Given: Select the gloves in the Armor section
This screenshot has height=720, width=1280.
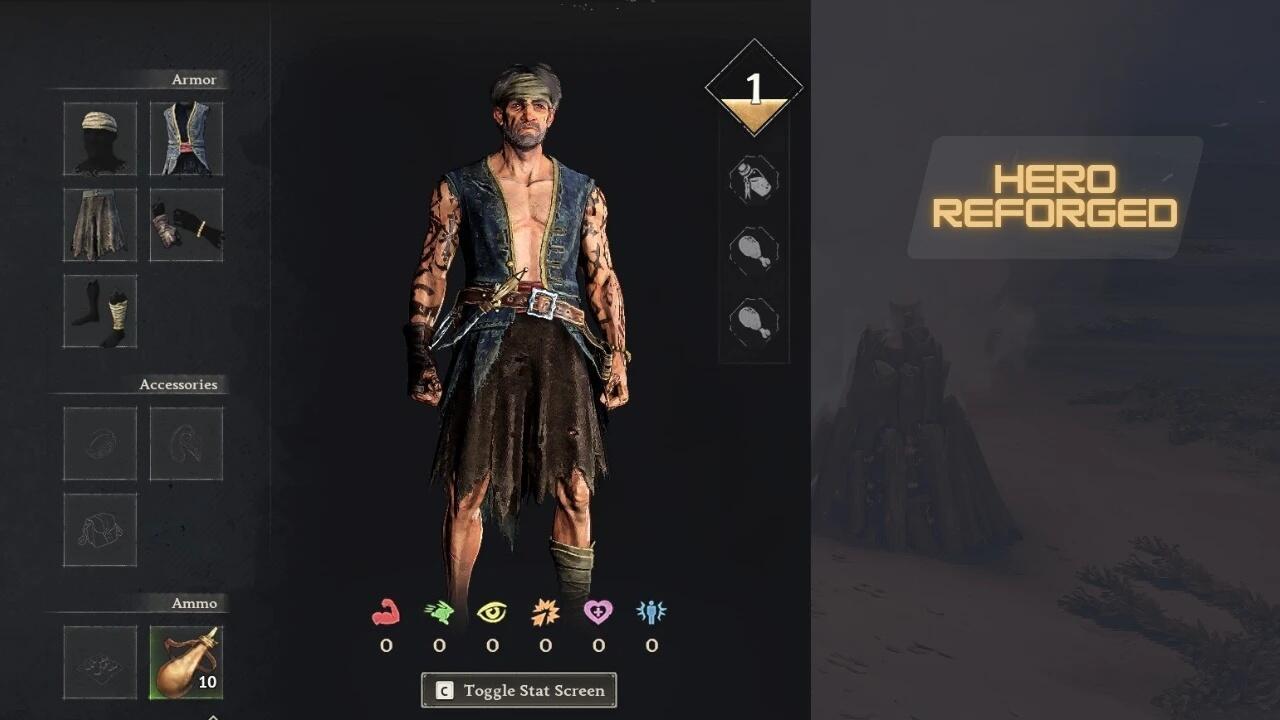Looking at the screenshot, I should coord(186,224).
